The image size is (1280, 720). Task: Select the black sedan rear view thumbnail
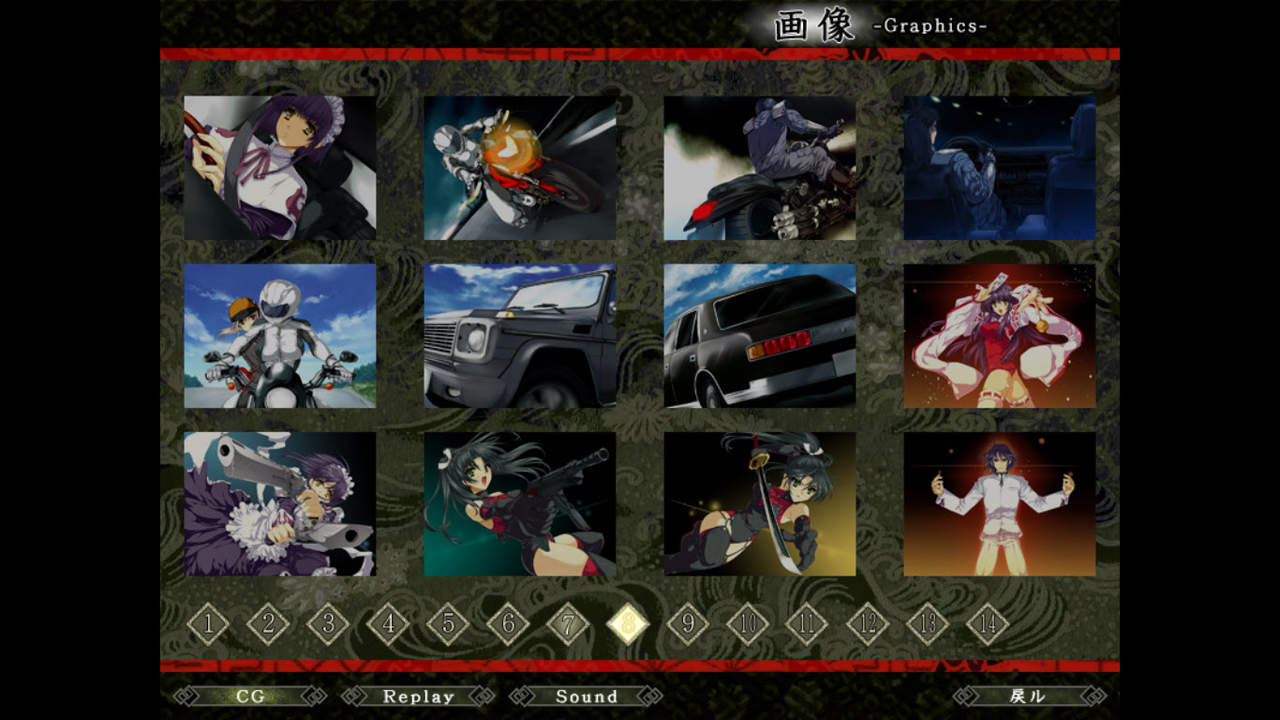click(x=760, y=336)
